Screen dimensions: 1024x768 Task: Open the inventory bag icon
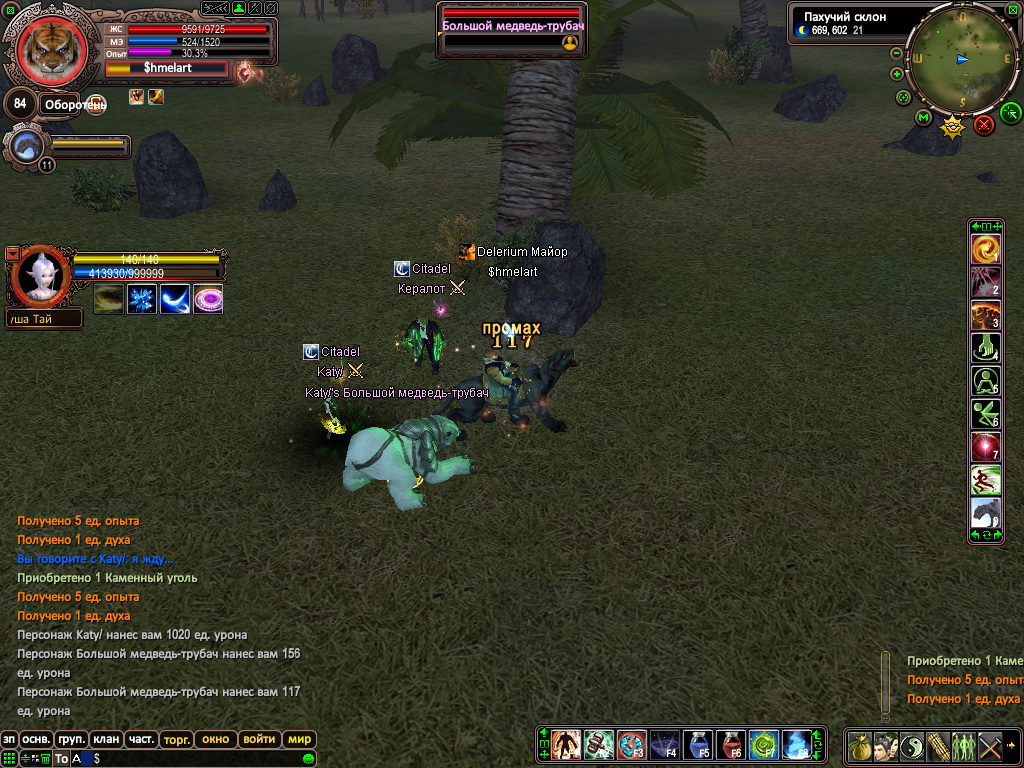tap(860, 746)
